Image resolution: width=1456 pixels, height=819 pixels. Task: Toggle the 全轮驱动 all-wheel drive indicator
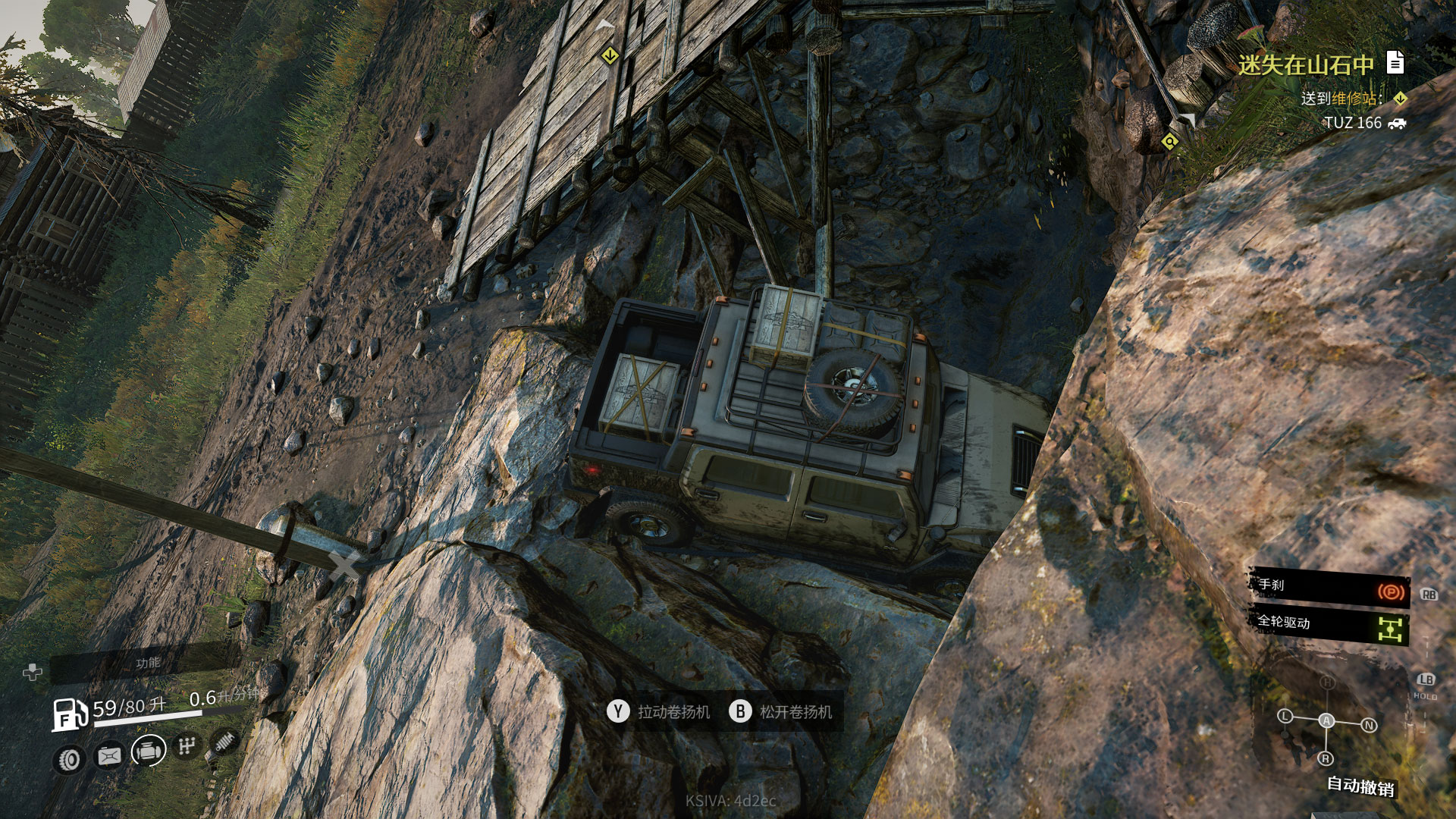point(1329,625)
